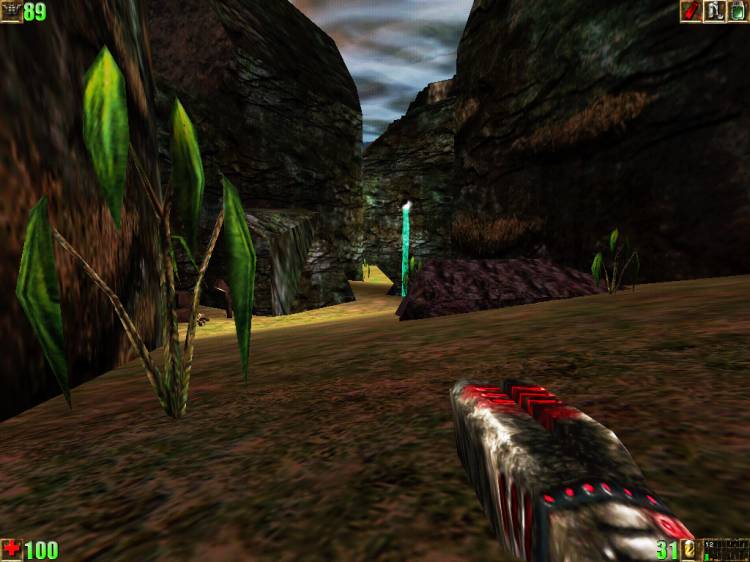Click the weapon slots grid panel
The width and height of the screenshot is (750, 562).
[x=724, y=549]
